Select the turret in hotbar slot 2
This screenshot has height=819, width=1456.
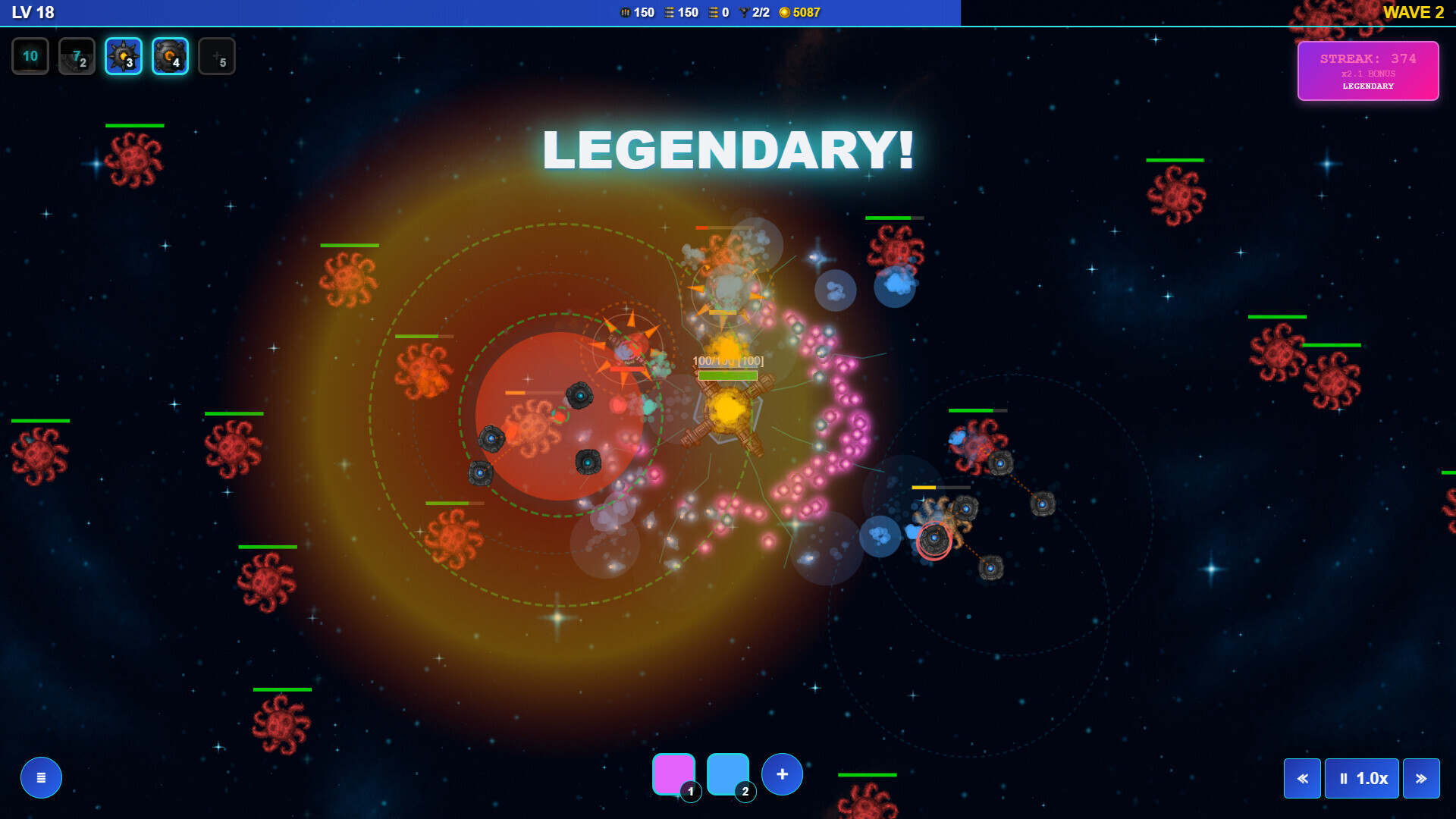[77, 55]
